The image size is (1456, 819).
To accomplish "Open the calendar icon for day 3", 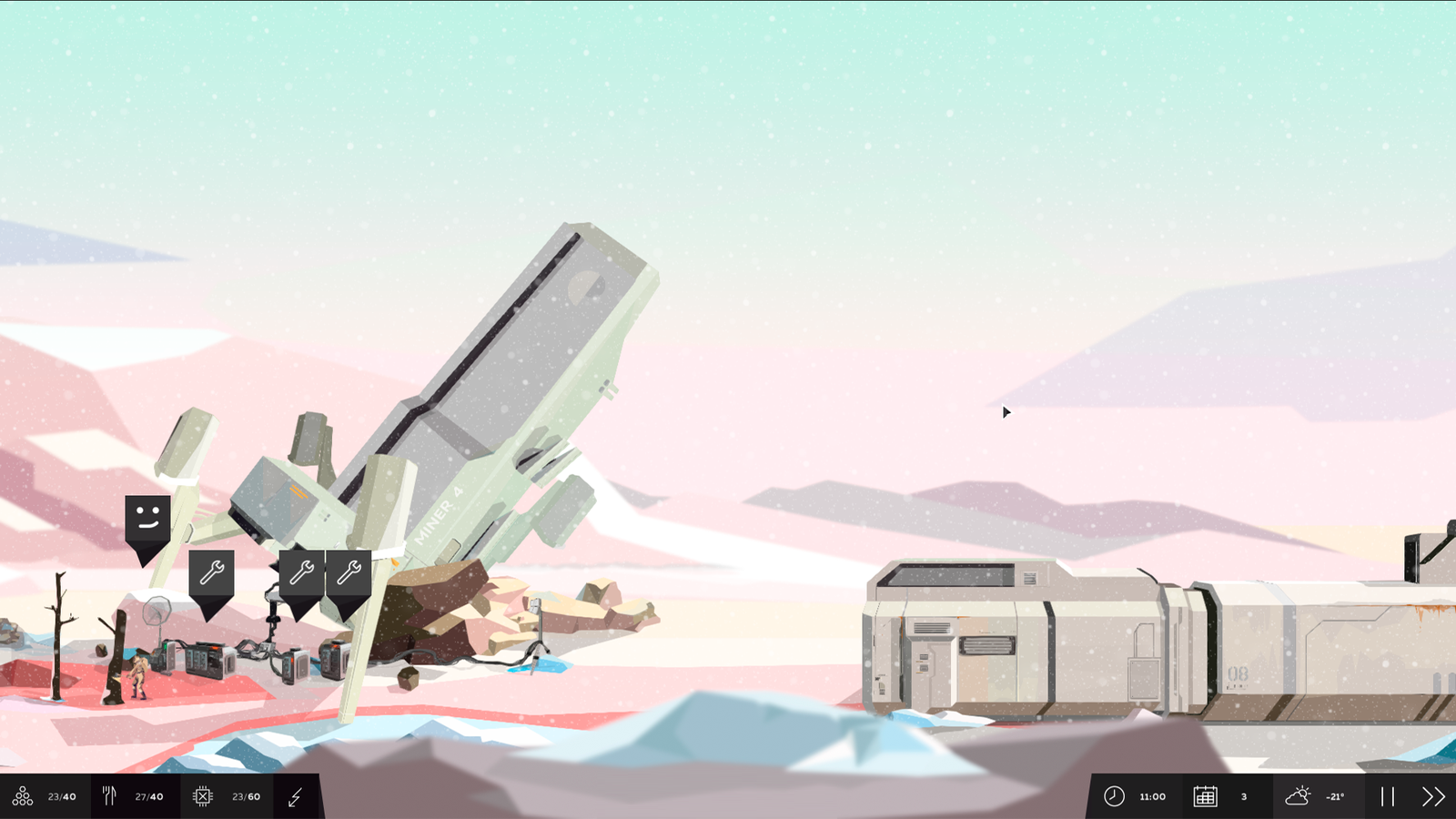I will point(1204,796).
